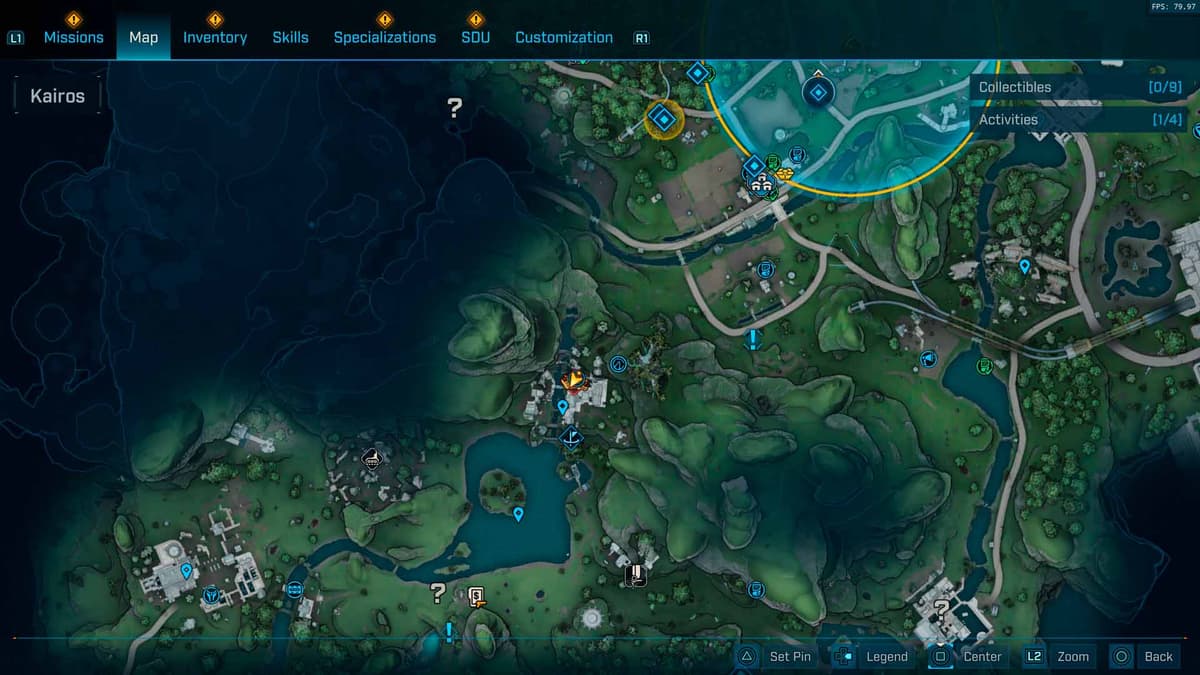Click the Kairos region label

[x=58, y=96]
